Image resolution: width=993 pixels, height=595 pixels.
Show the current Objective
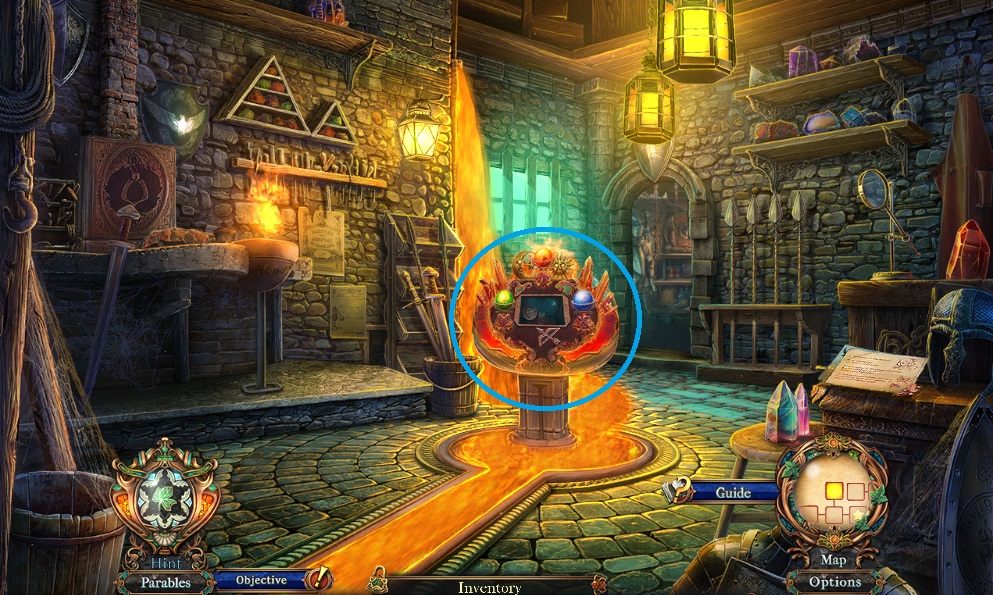(x=262, y=579)
